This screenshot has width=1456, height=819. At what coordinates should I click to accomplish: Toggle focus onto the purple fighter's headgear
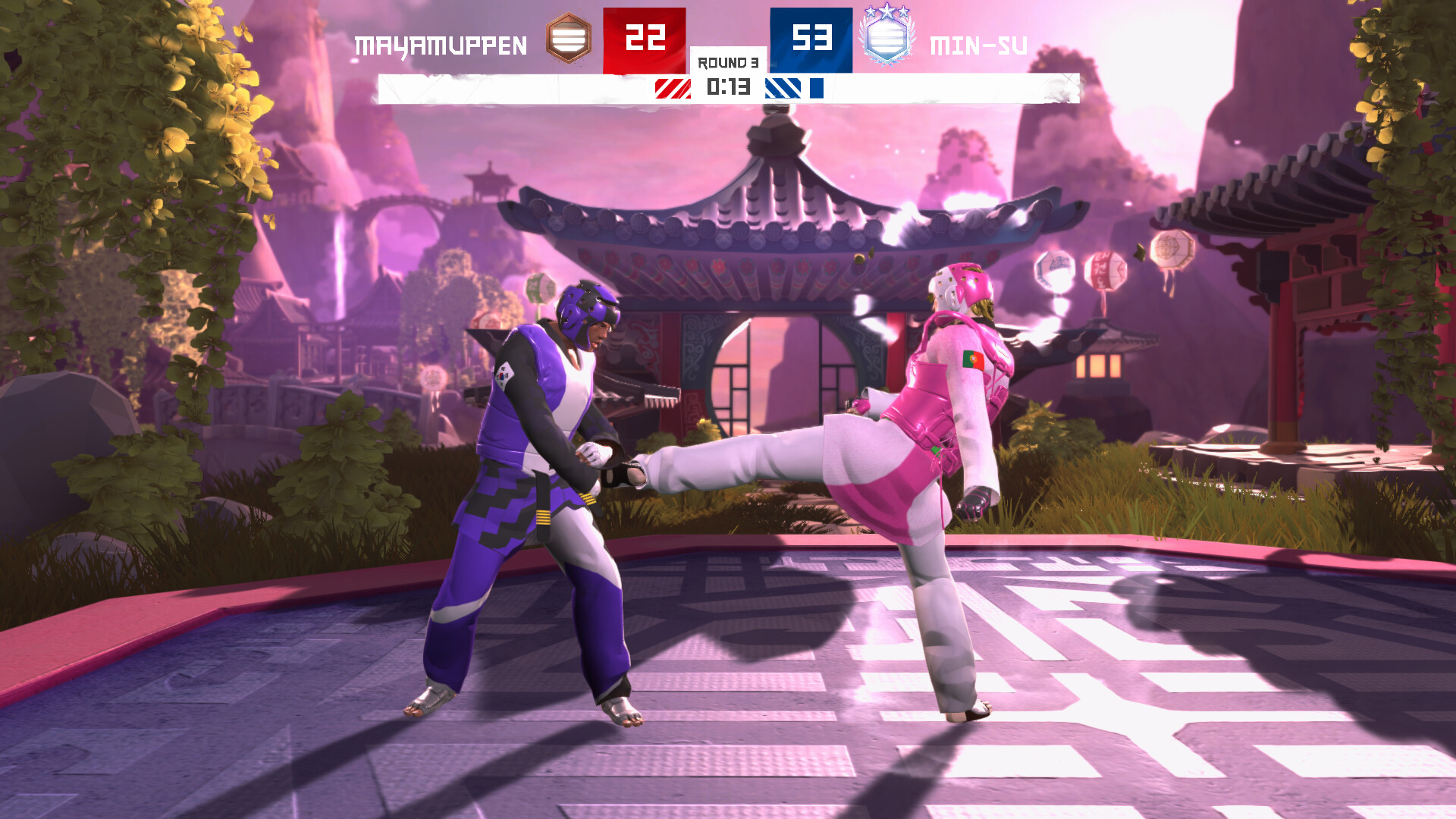[x=586, y=304]
